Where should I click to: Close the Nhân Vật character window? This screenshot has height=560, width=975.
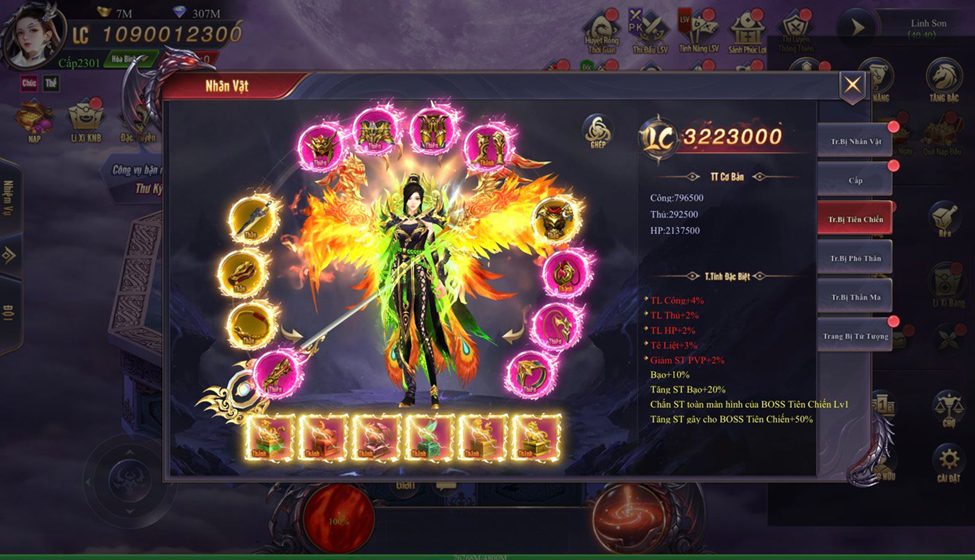click(x=852, y=86)
